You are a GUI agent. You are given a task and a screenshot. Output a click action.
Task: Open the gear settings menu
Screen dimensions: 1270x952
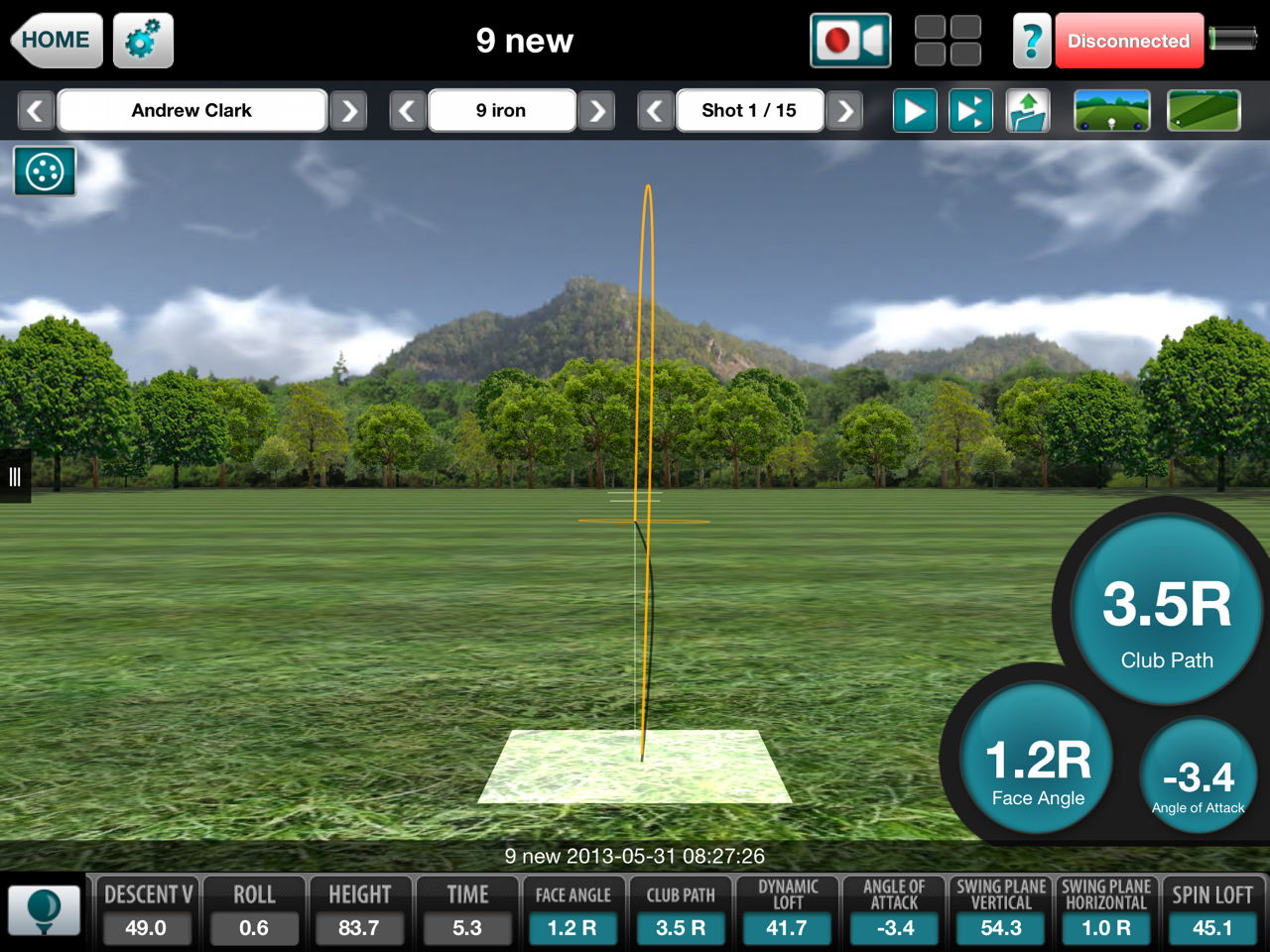(143, 41)
